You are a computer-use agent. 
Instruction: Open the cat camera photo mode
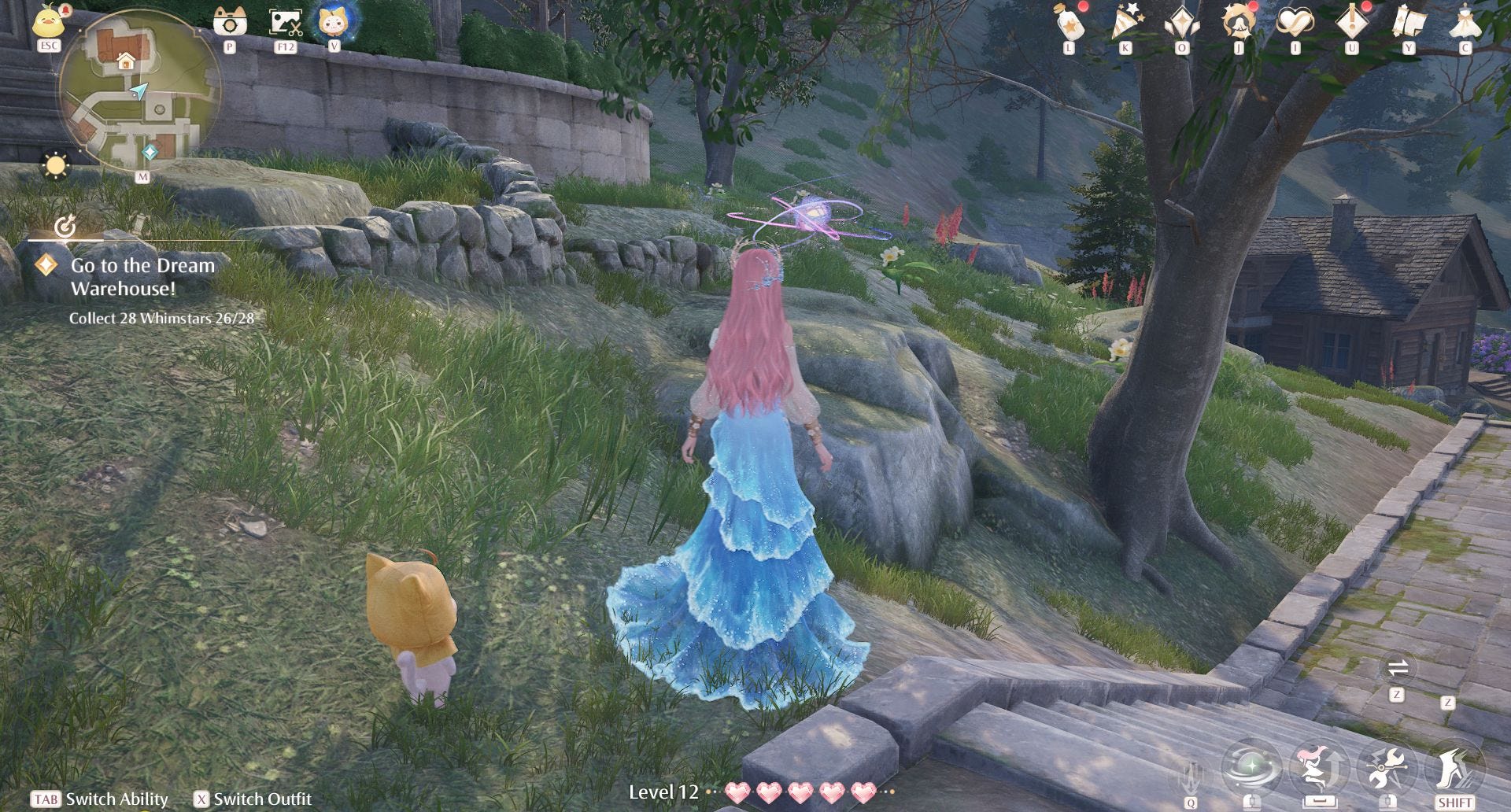[230, 21]
